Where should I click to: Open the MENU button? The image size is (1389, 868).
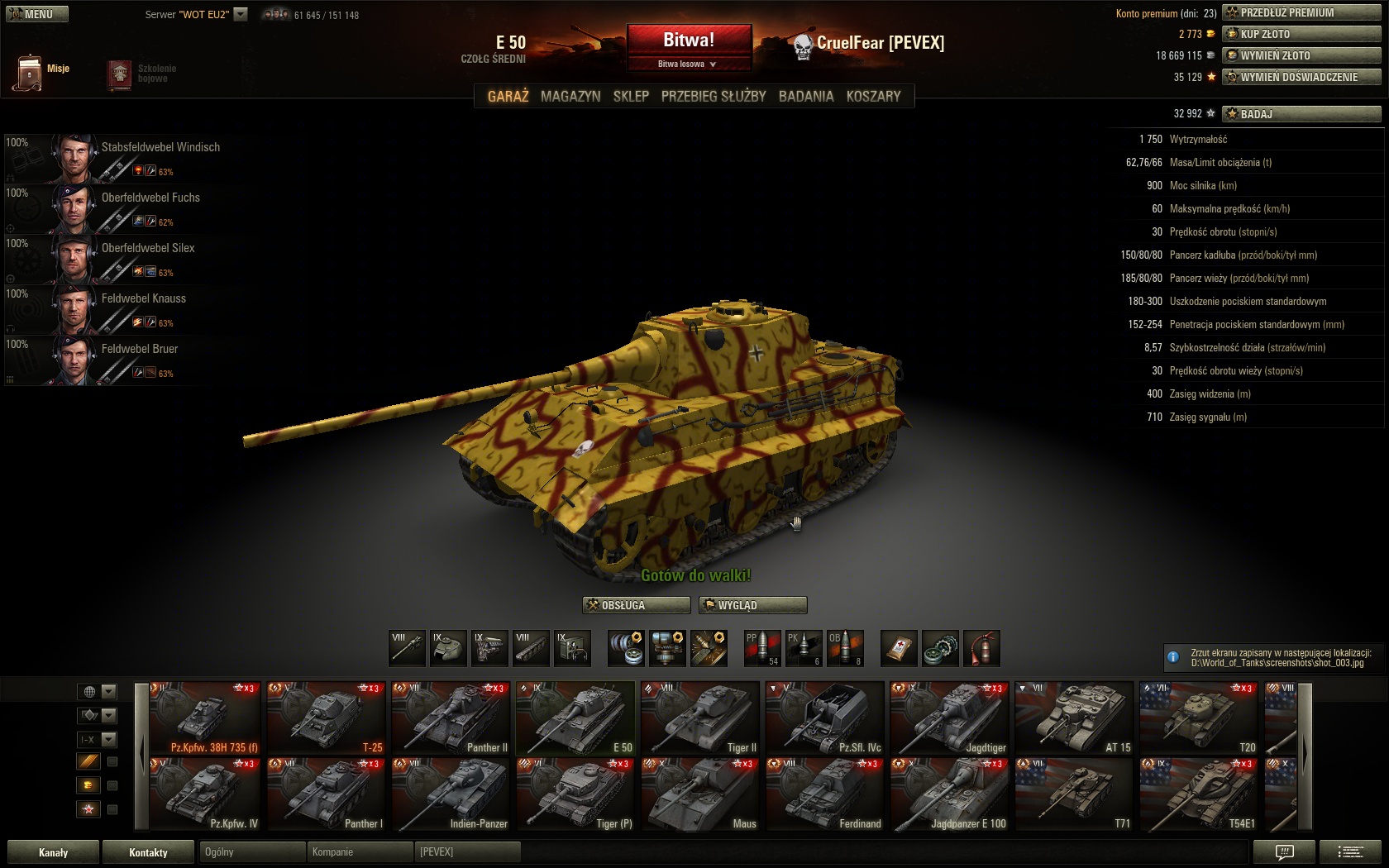[x=36, y=14]
